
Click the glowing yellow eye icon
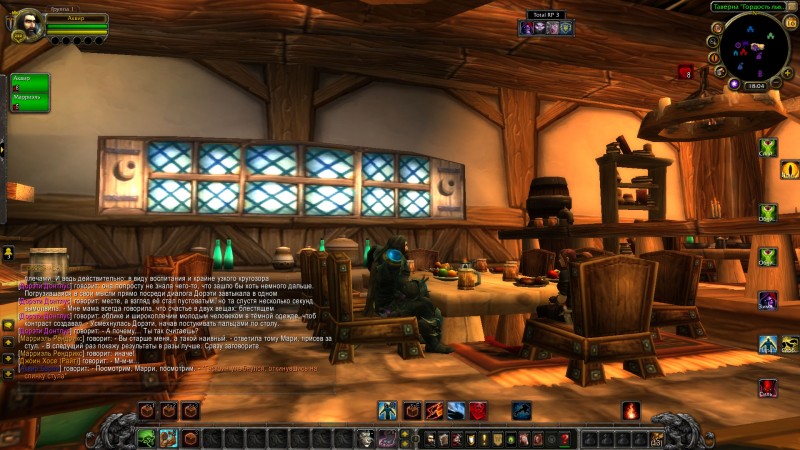point(789,170)
